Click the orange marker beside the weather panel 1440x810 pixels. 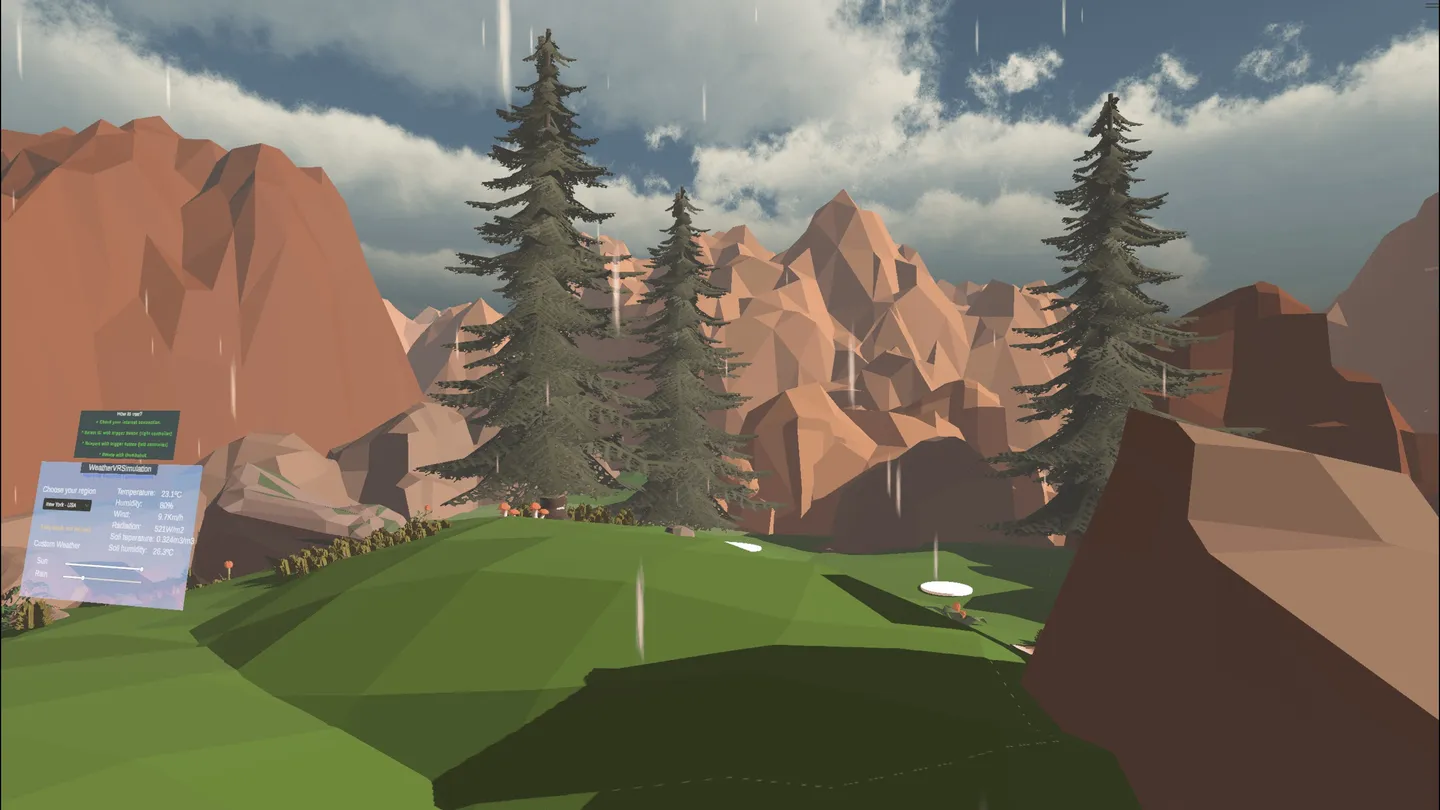pos(228,563)
